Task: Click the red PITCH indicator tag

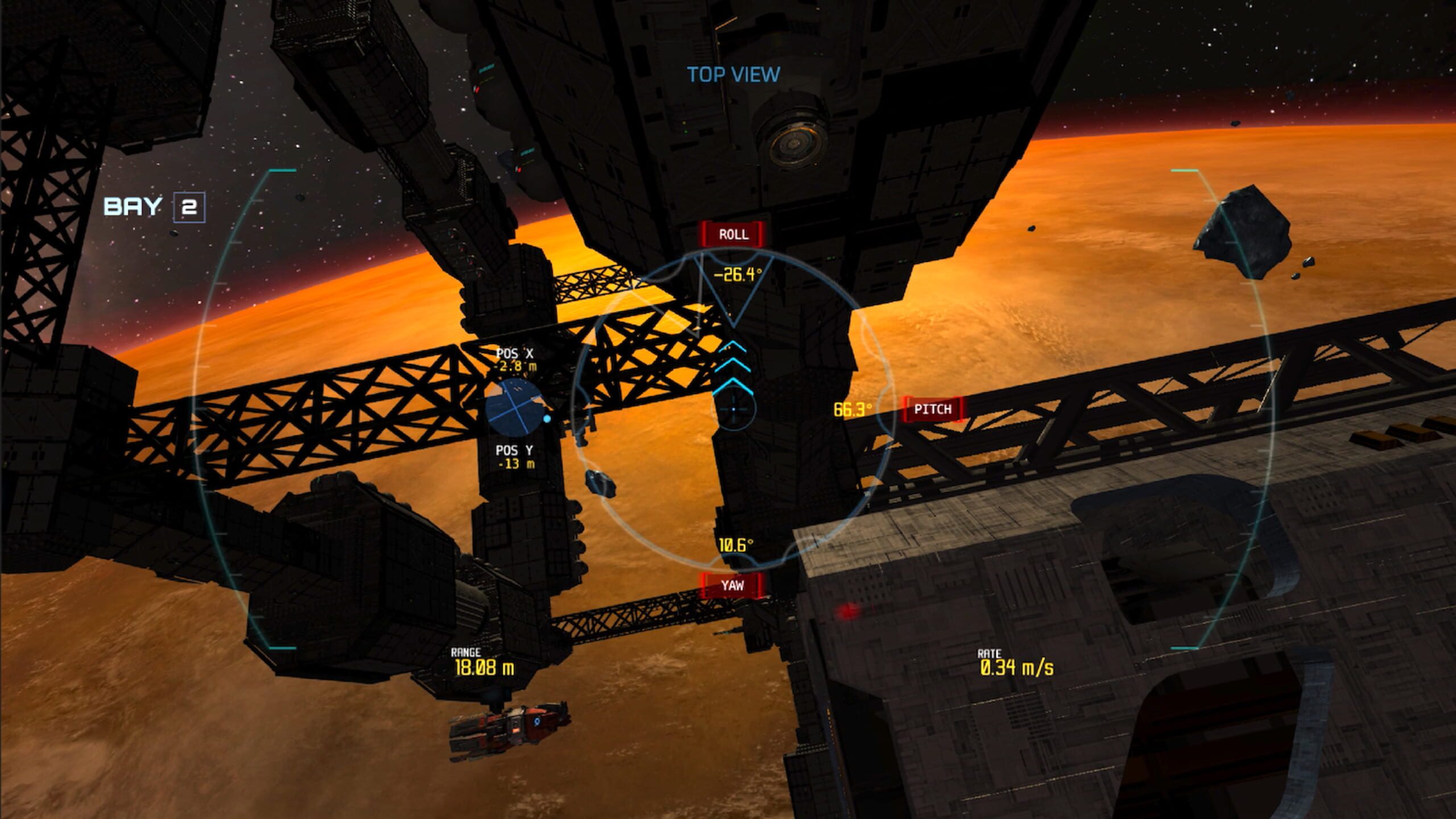Action: coord(933,409)
